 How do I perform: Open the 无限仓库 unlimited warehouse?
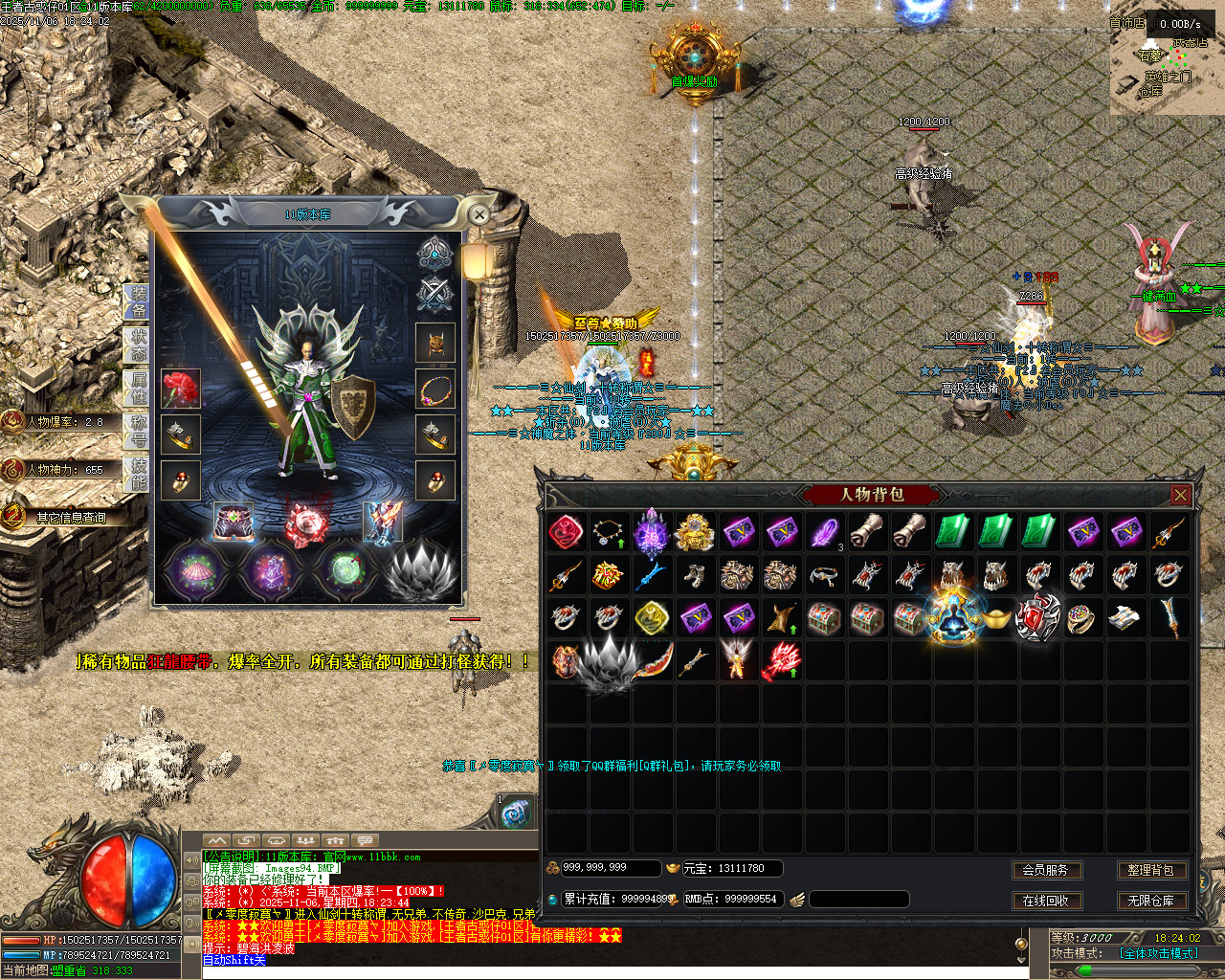[1149, 901]
